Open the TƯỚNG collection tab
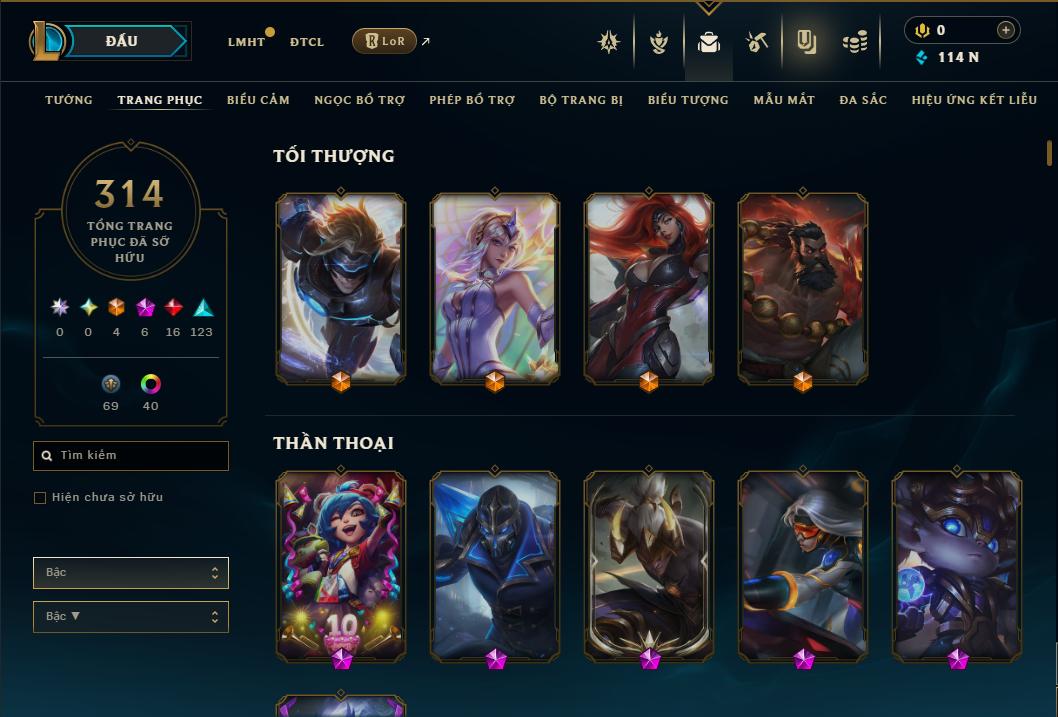 tap(69, 100)
